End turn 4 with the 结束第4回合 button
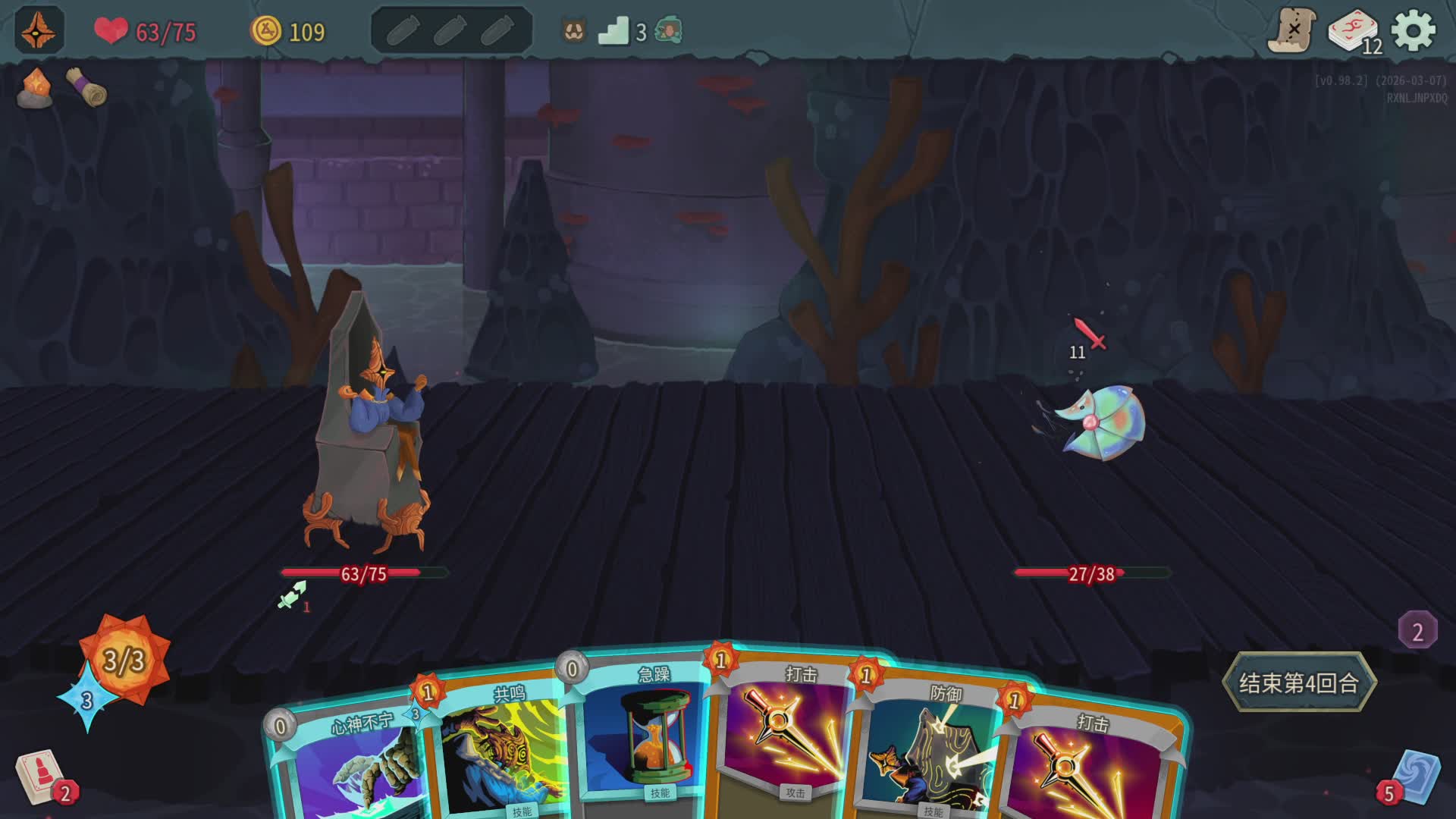This screenshot has height=819, width=1456. pyautogui.click(x=1298, y=682)
